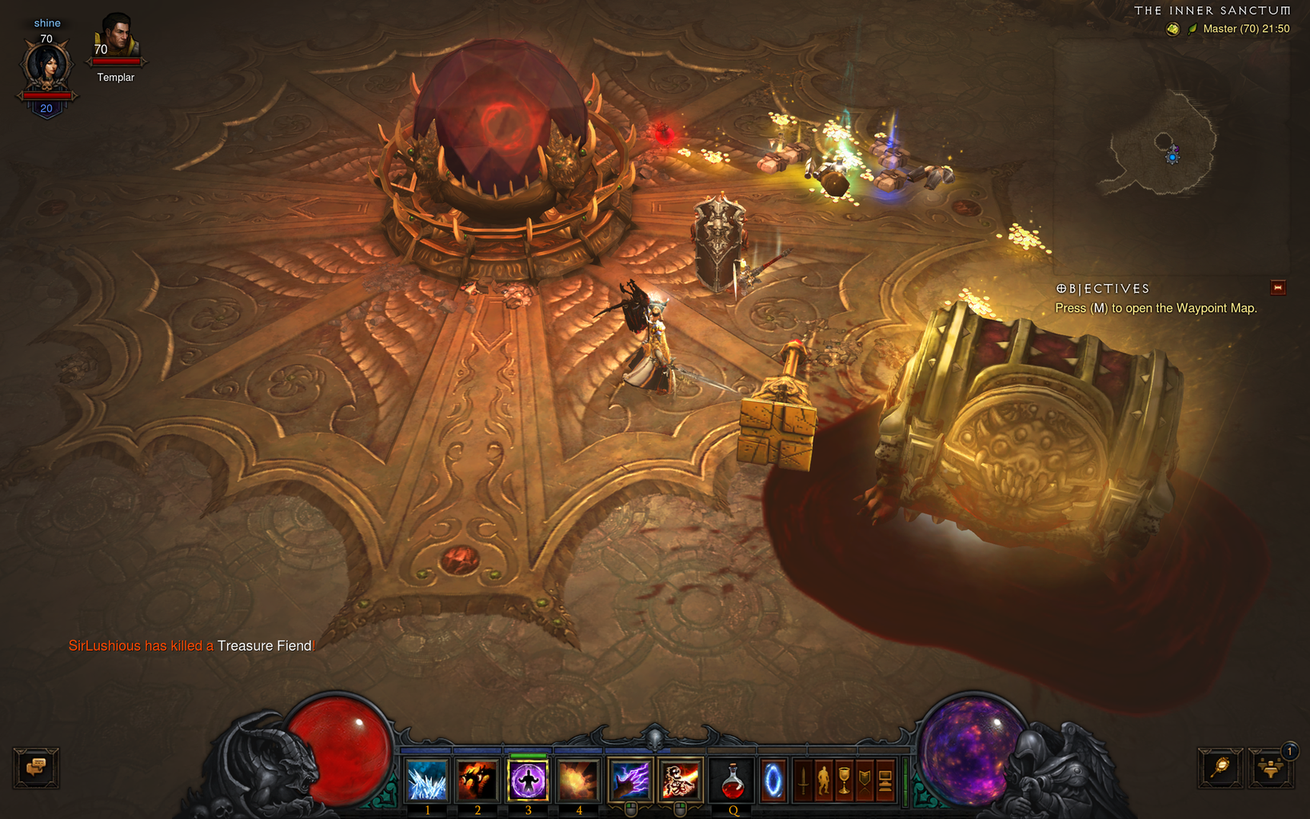
Task: Trigger the purple aura skill in slot 3
Action: point(528,780)
